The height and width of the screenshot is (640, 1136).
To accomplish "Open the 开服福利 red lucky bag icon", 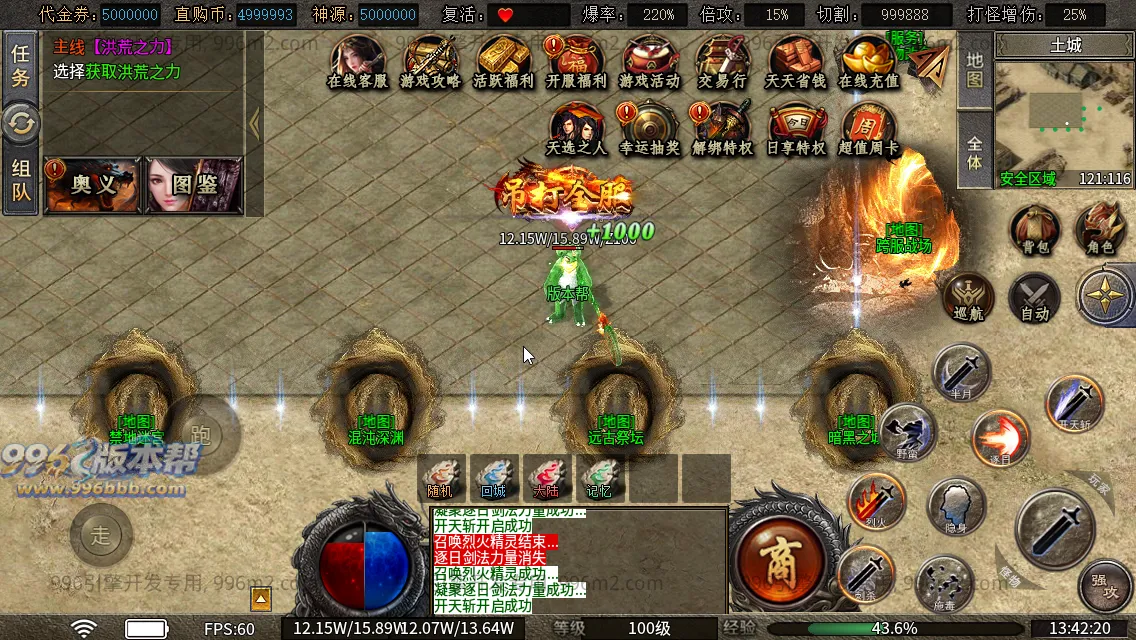I will pyautogui.click(x=577, y=62).
